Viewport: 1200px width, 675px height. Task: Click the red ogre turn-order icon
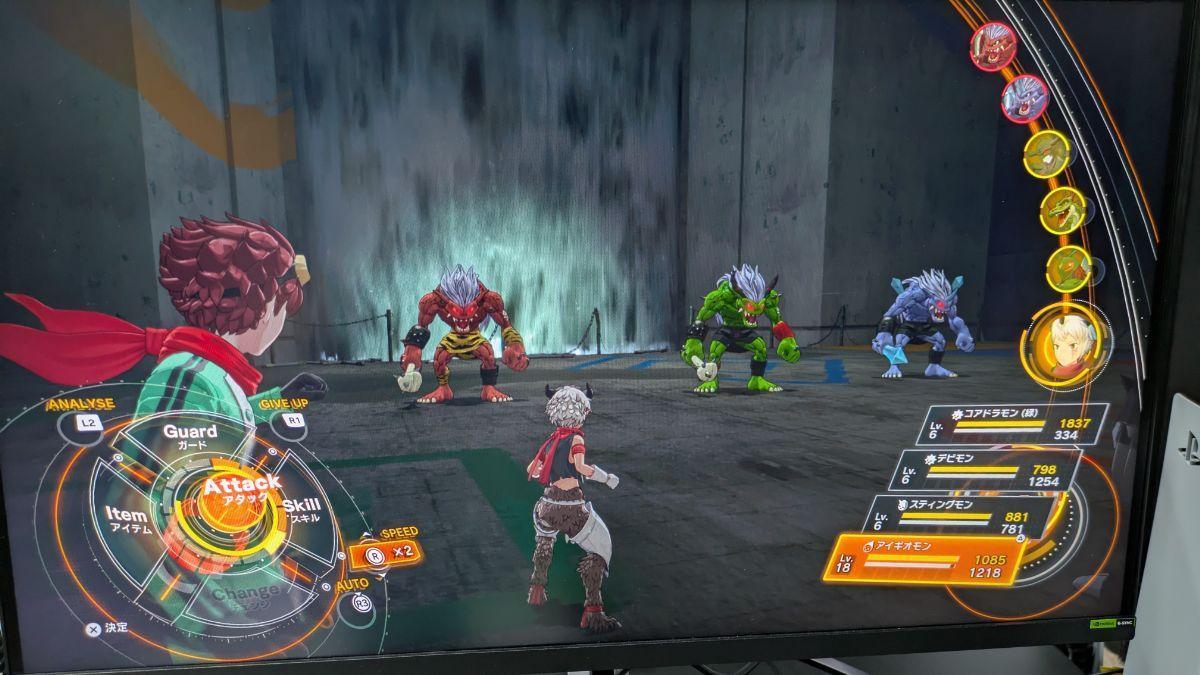[993, 46]
